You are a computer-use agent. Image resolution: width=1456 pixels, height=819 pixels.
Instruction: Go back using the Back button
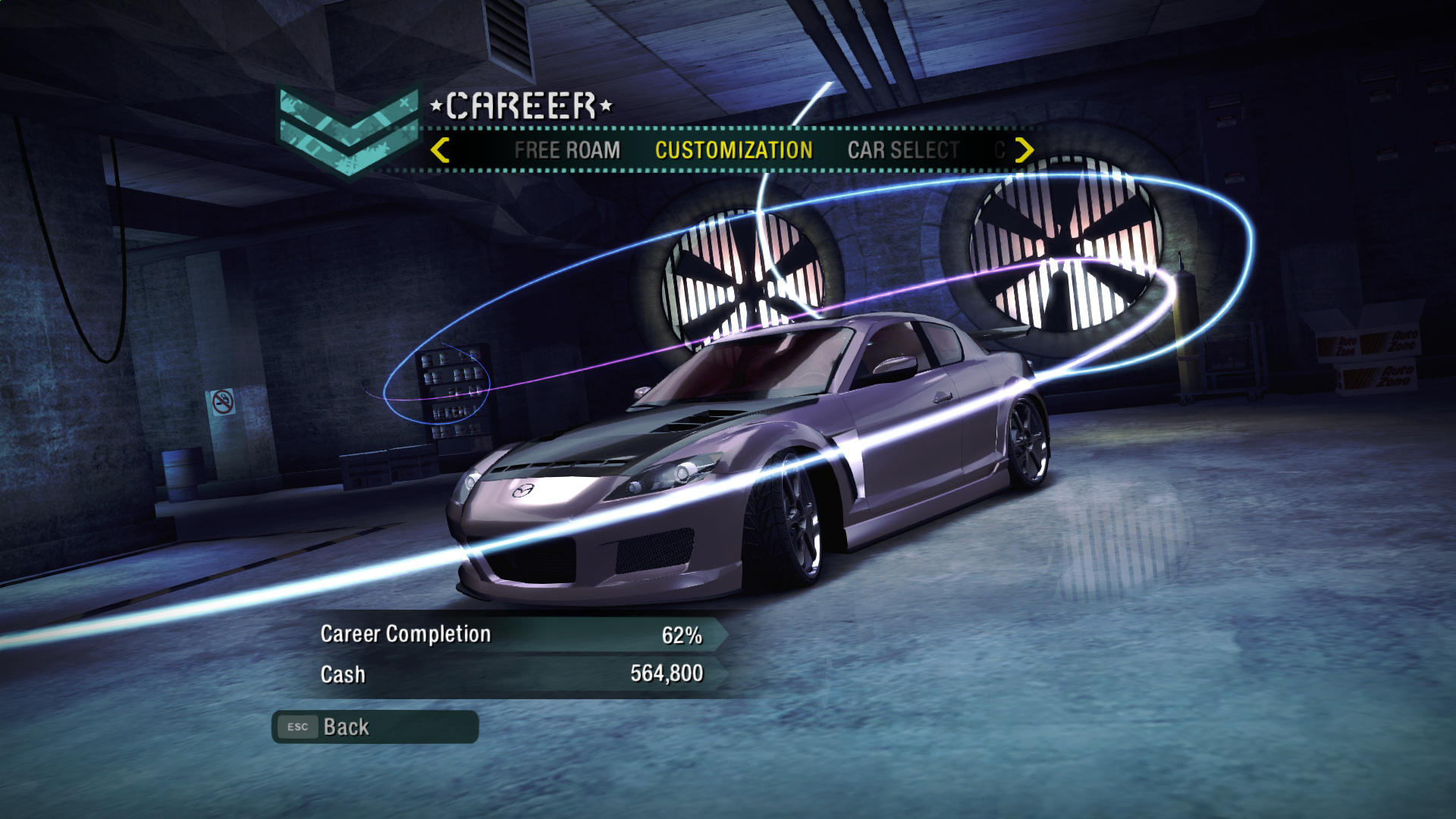click(375, 726)
